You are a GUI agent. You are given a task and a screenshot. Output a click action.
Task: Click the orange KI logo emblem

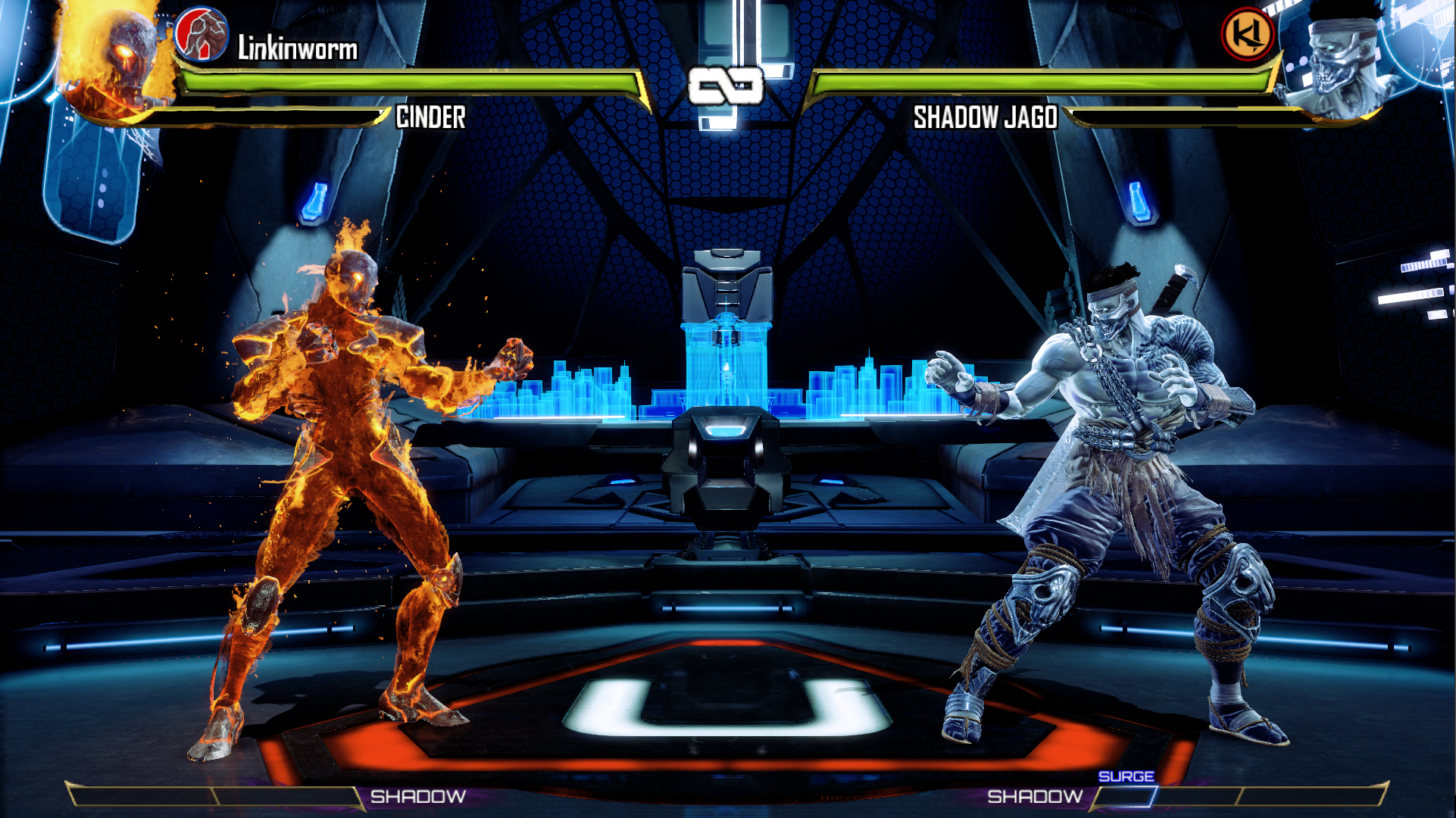[1248, 34]
